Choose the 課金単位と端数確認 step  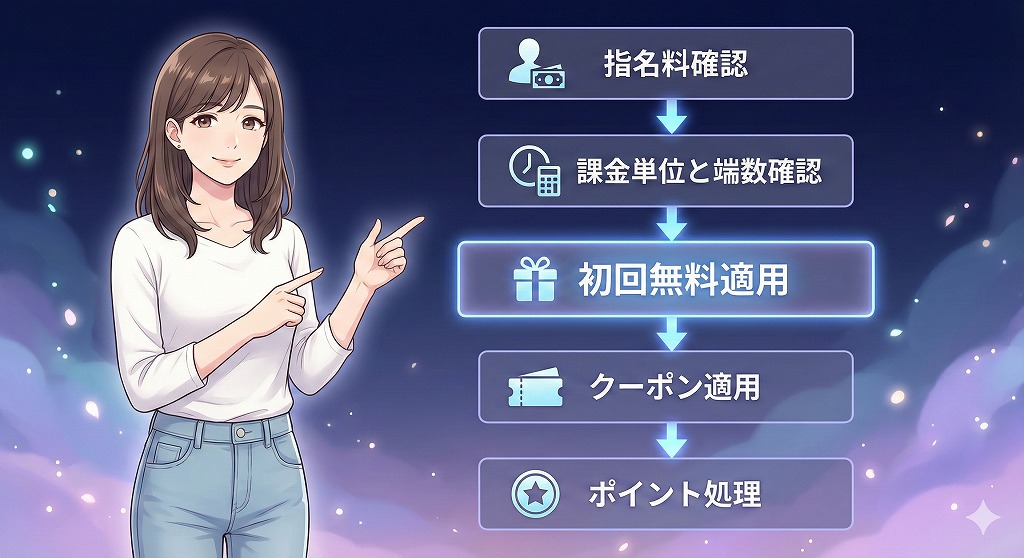tap(665, 171)
